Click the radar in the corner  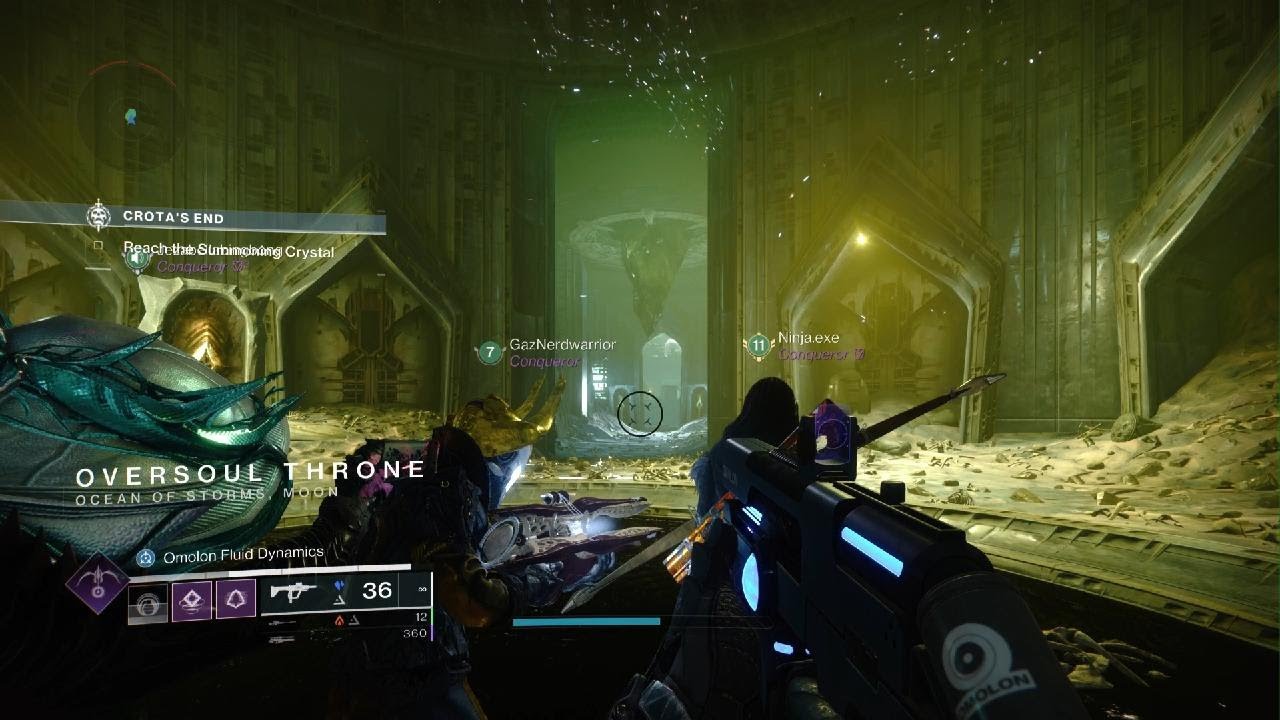click(130, 115)
